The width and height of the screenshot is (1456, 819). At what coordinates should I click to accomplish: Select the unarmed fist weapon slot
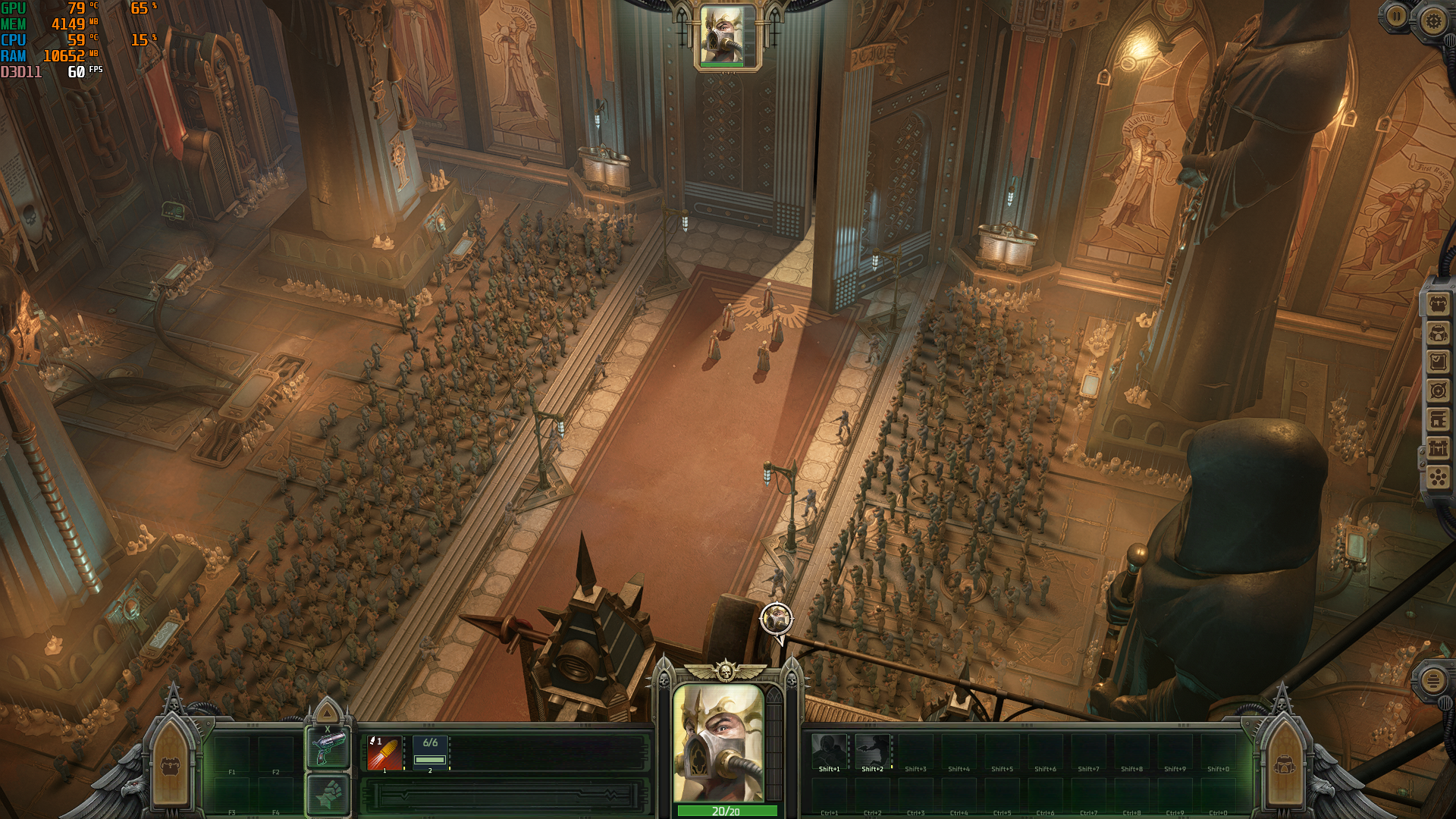pyautogui.click(x=328, y=795)
